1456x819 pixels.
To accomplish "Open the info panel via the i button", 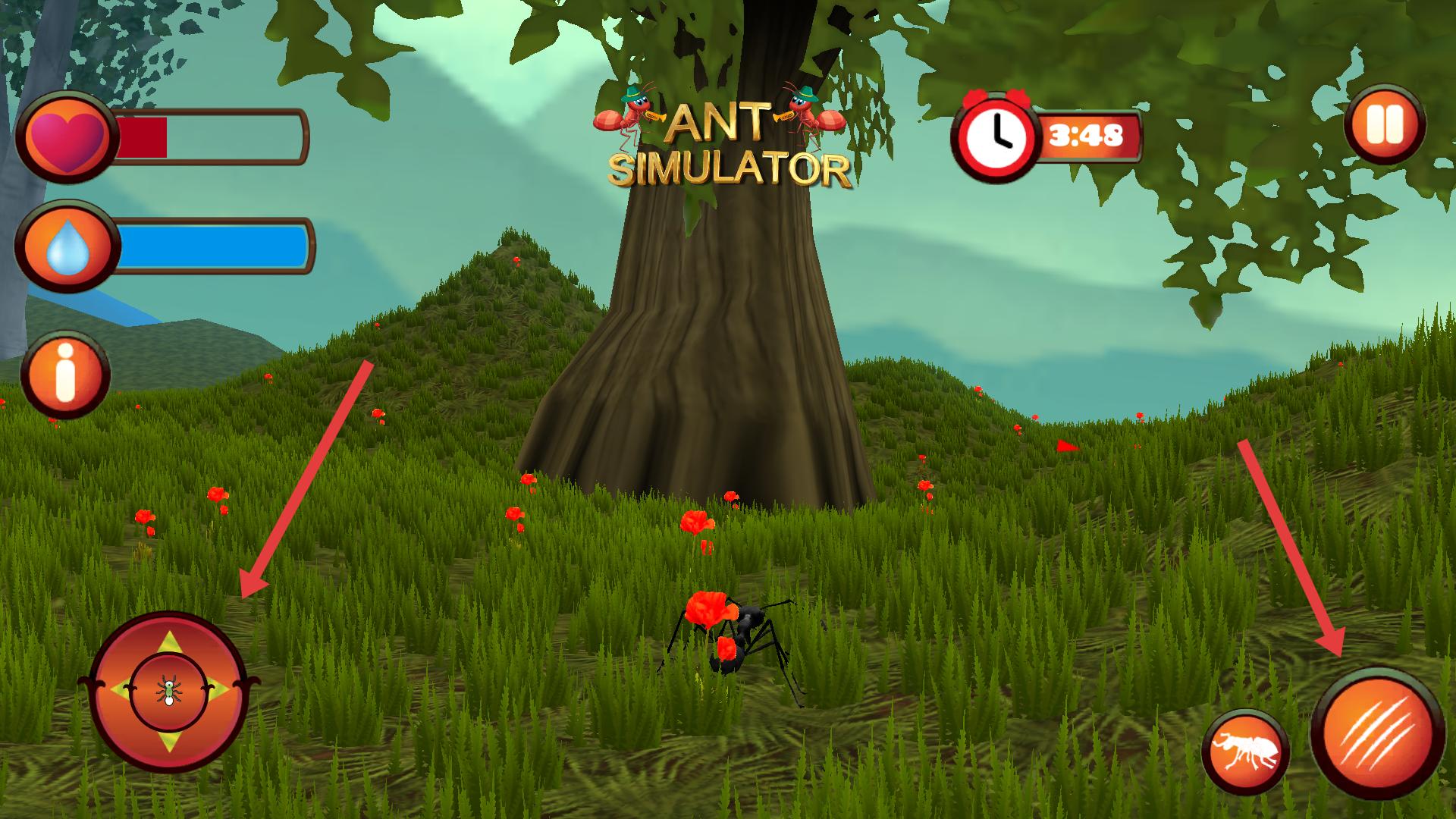I will click(65, 375).
